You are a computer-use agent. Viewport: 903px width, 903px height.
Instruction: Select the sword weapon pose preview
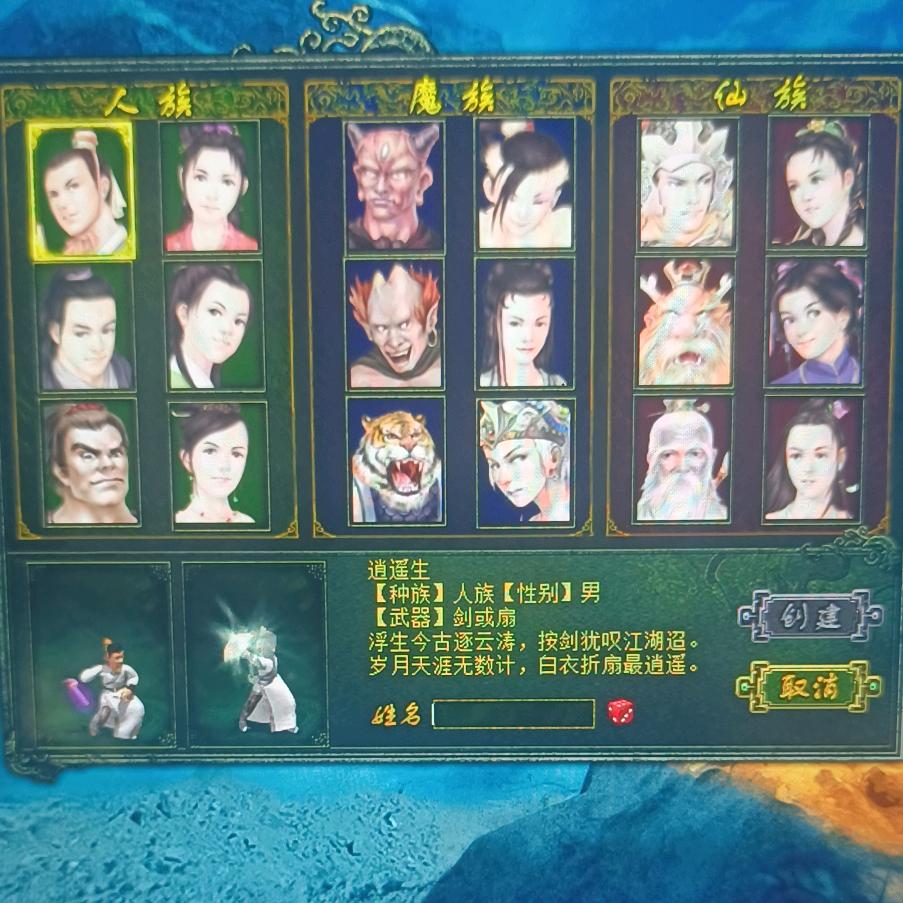pos(100,654)
